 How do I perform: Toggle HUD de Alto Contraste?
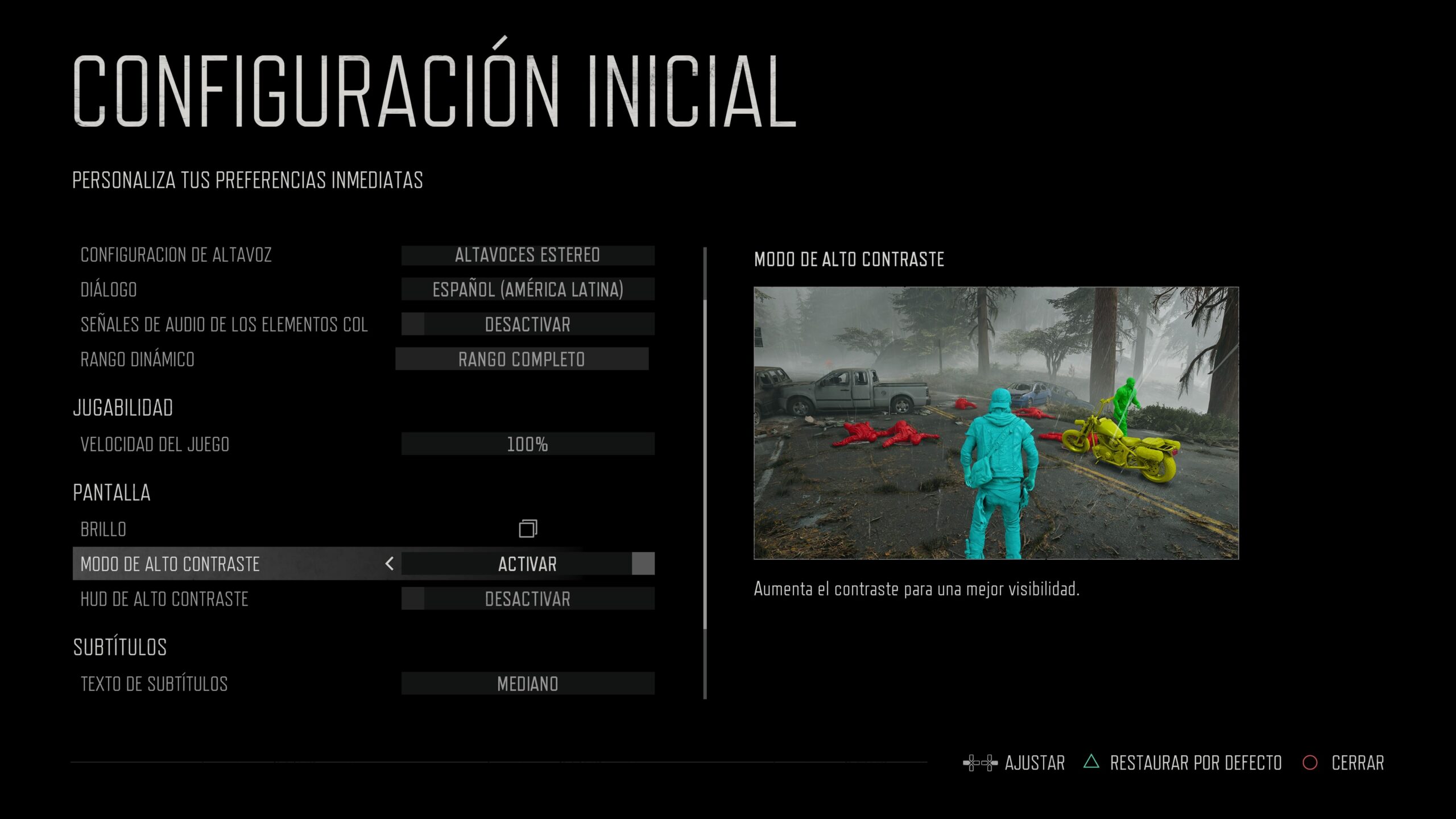[527, 599]
